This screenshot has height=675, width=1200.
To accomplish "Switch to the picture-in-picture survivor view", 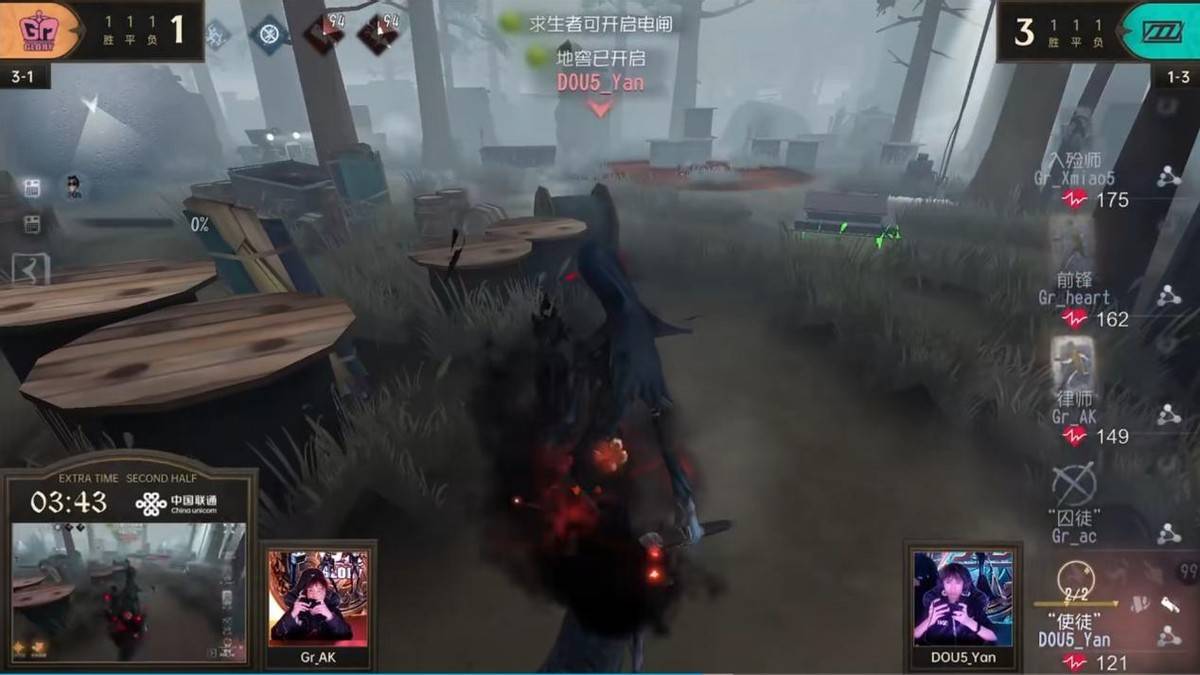I will click(127, 590).
